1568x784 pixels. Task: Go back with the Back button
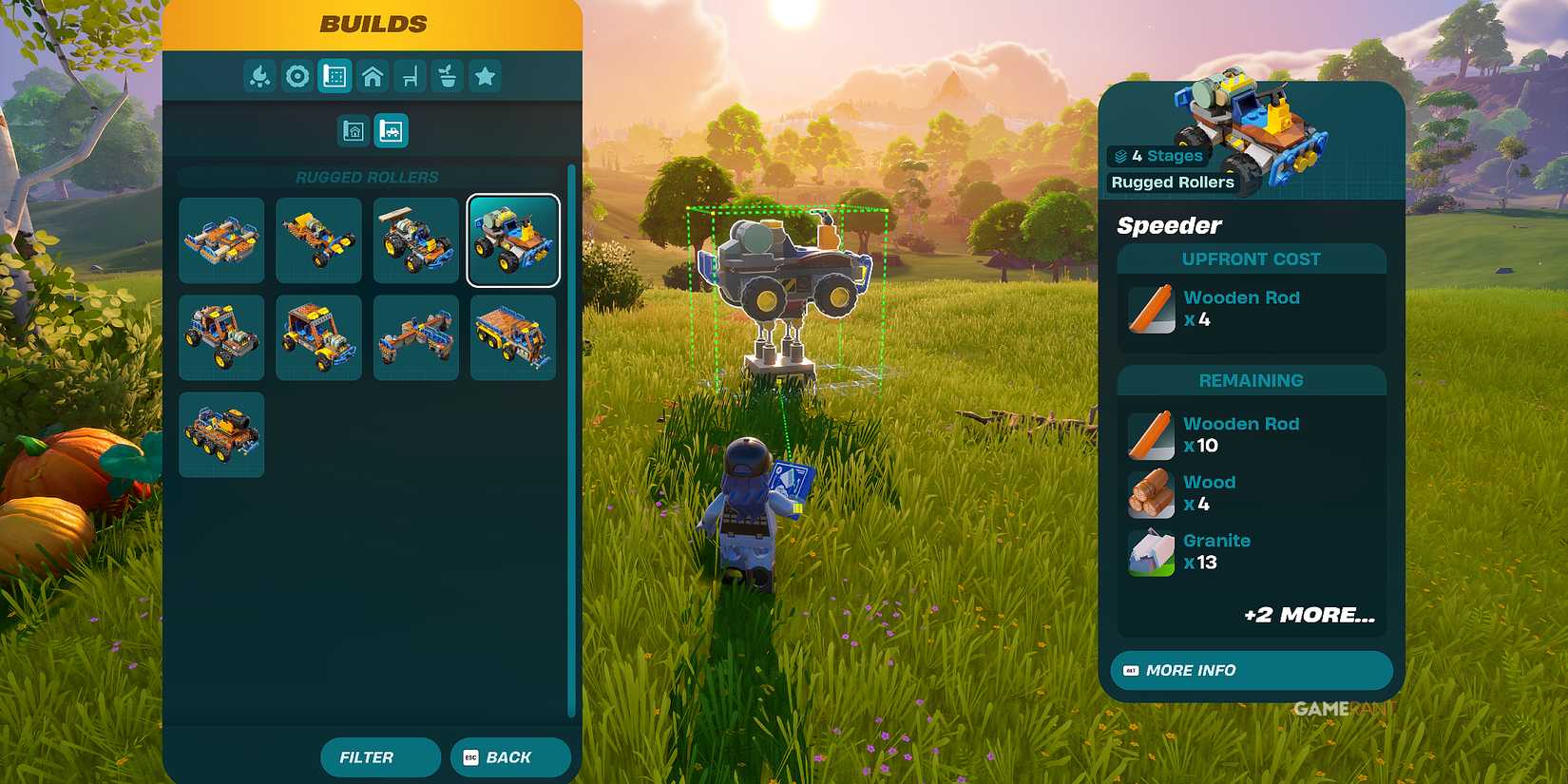(x=510, y=757)
